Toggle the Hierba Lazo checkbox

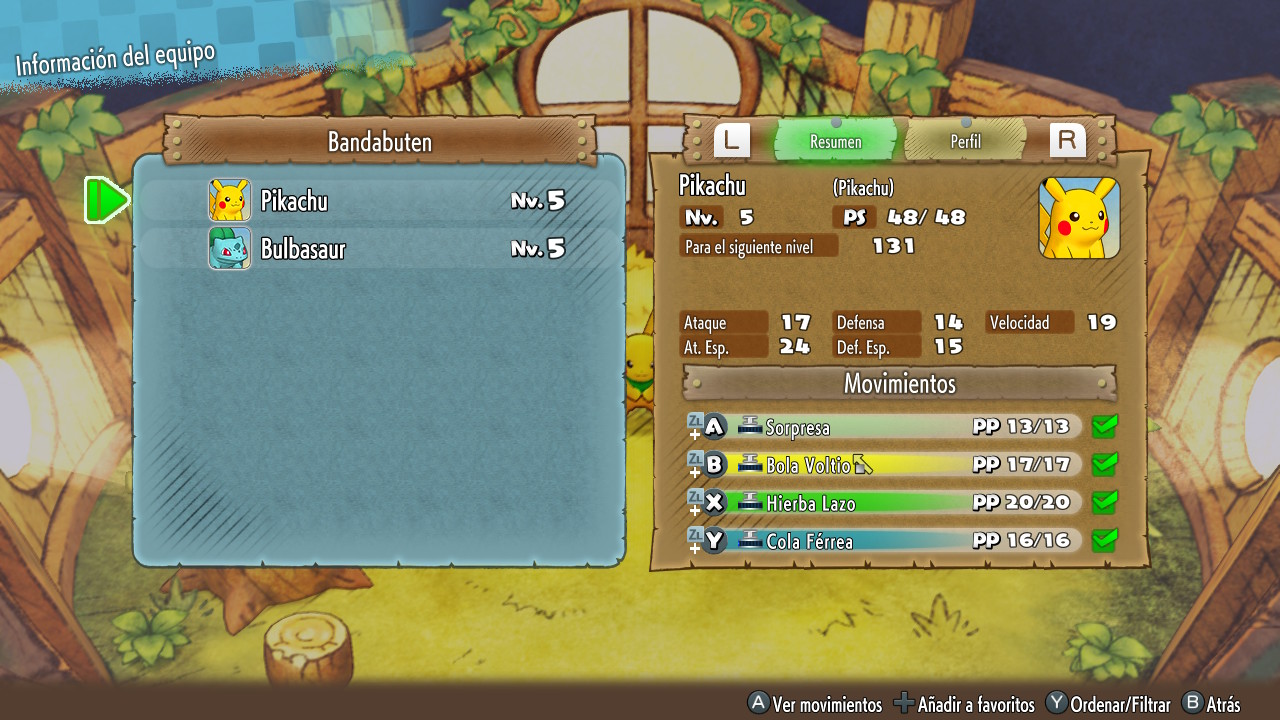(1104, 503)
